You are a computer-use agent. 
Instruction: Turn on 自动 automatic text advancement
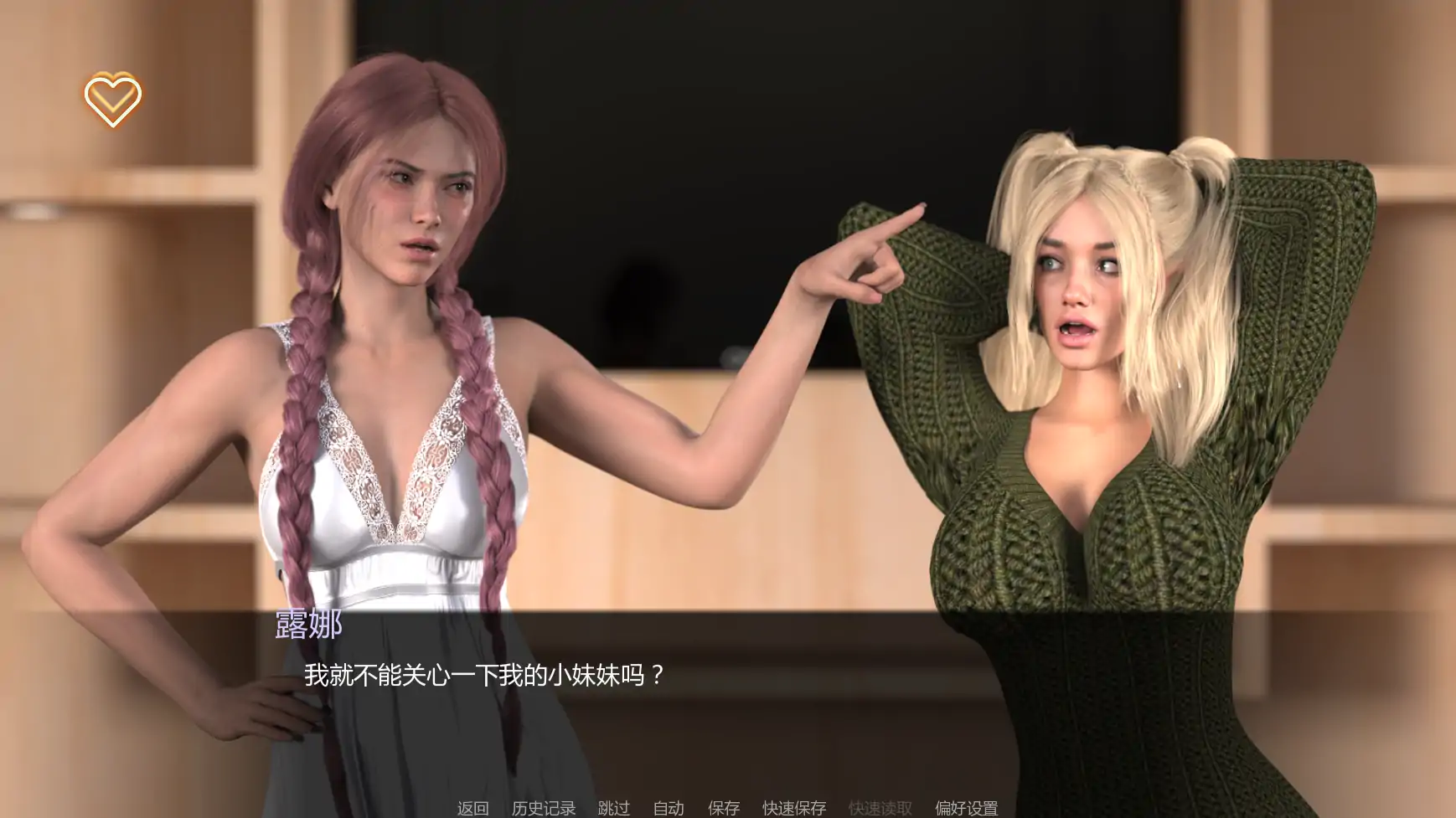666,808
